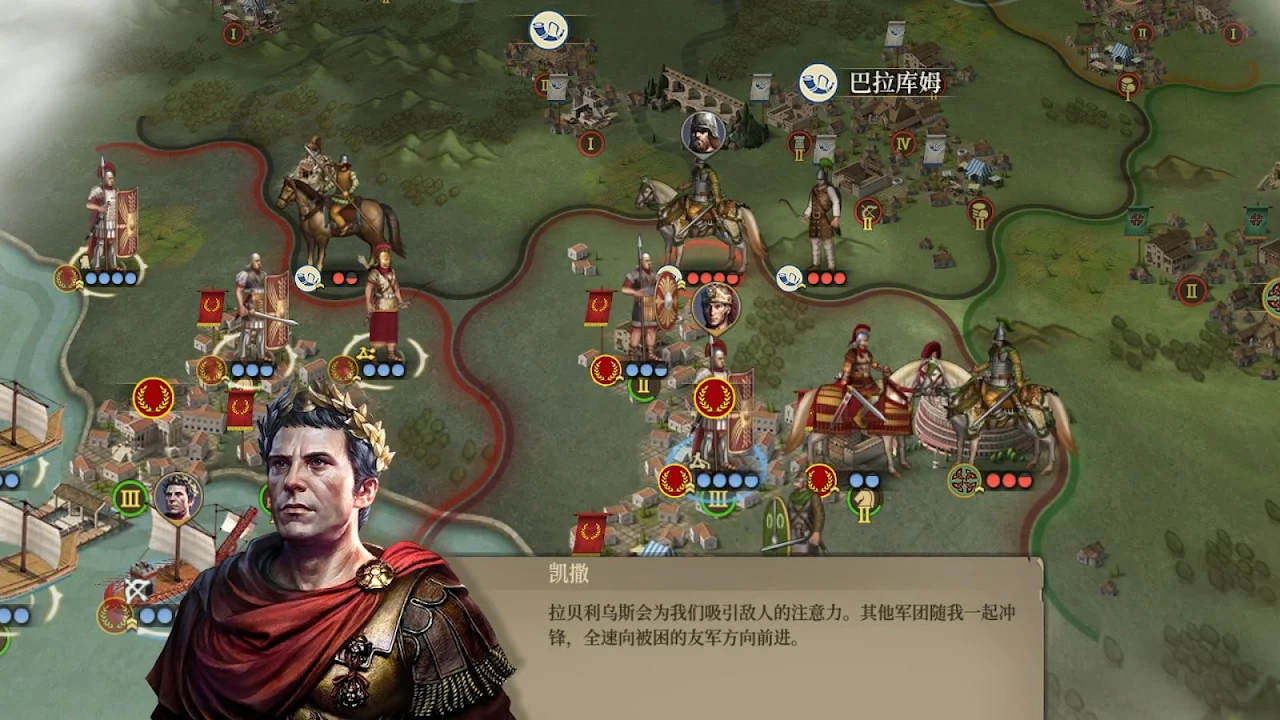The image size is (1280, 720).
Task: Choose the general portrait badge on the warship
Action: (x=178, y=496)
